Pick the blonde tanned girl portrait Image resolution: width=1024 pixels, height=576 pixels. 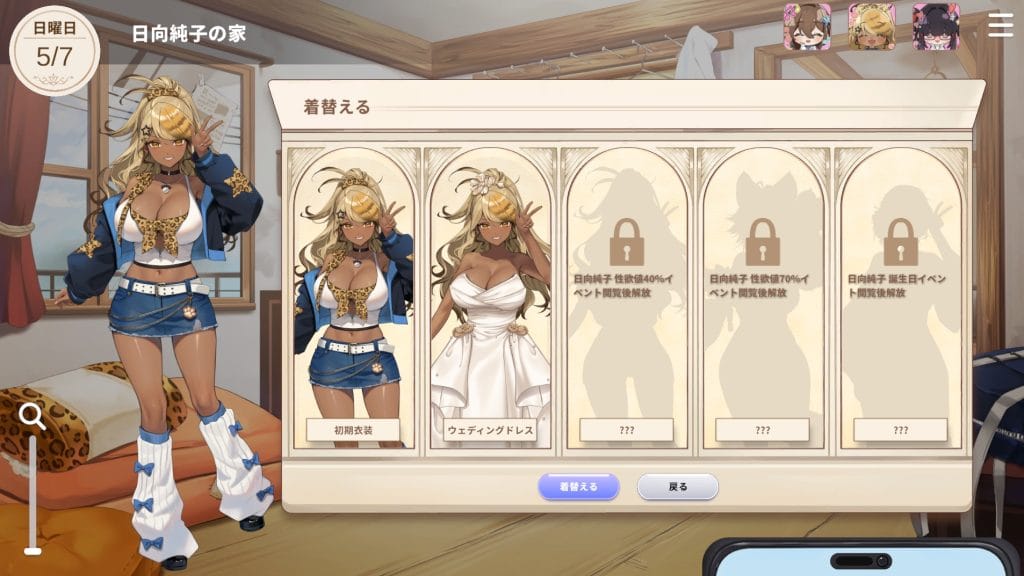pos(871,27)
